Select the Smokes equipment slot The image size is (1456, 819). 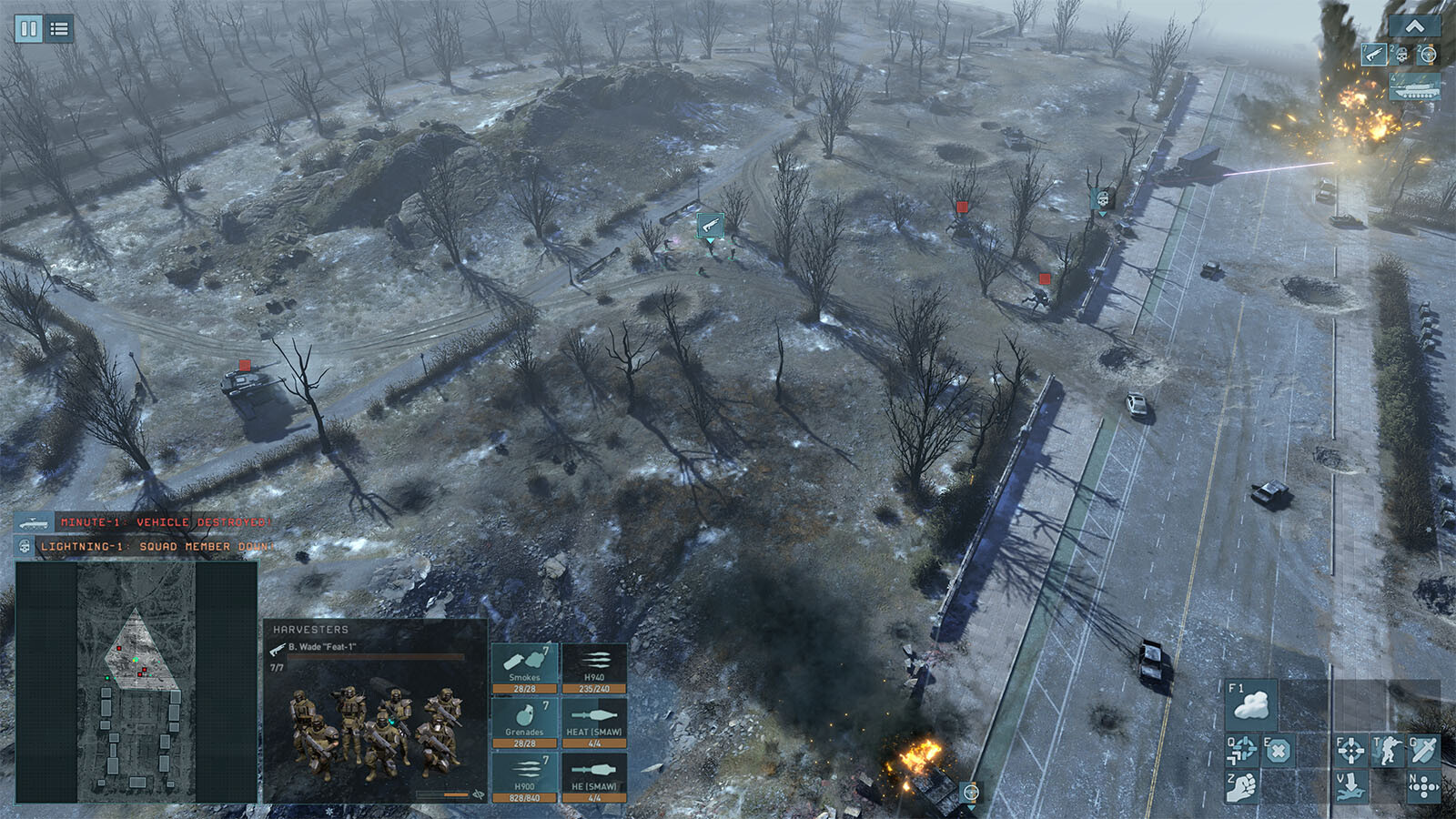click(x=525, y=667)
